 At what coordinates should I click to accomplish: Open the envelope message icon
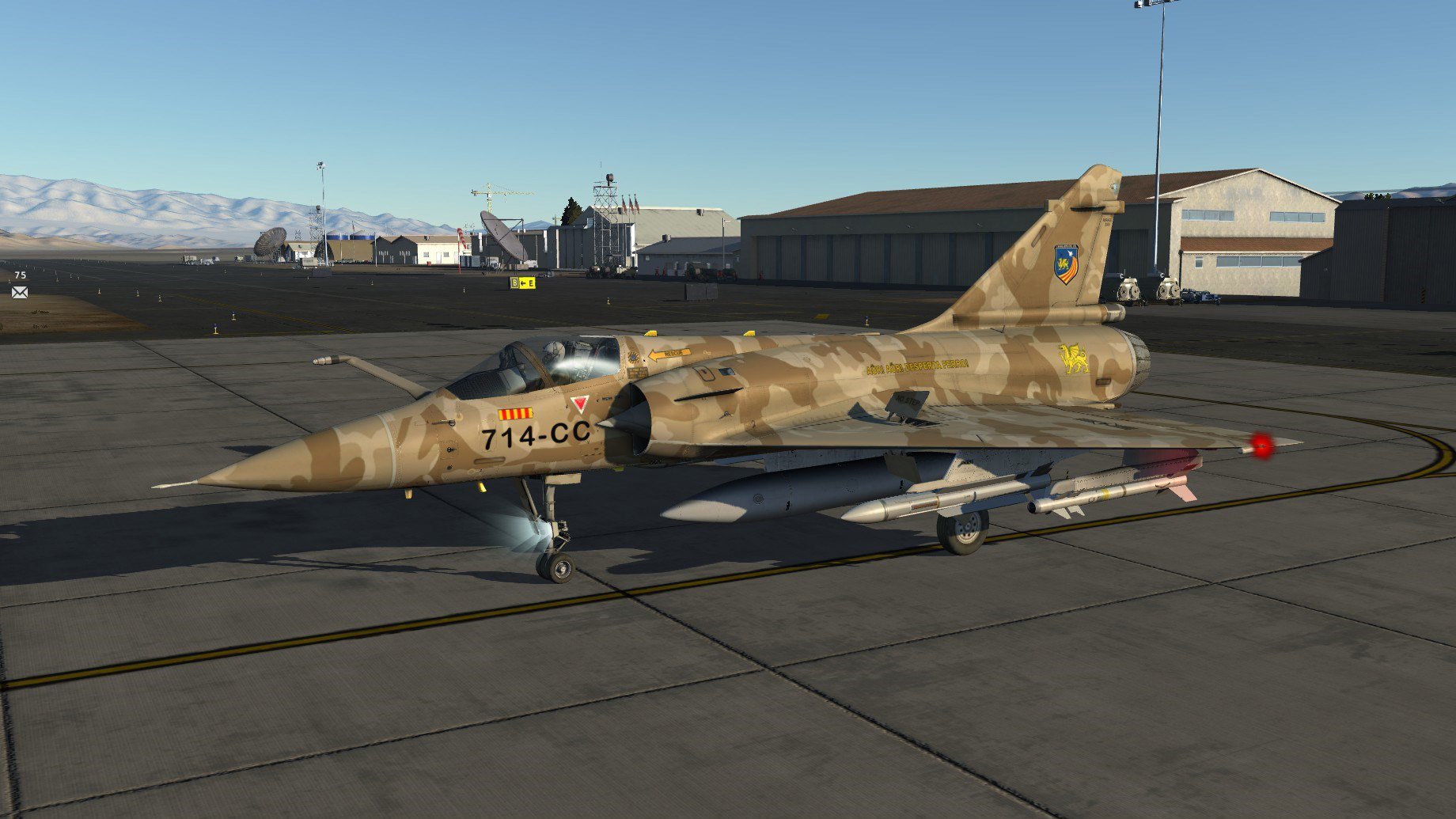point(20,292)
